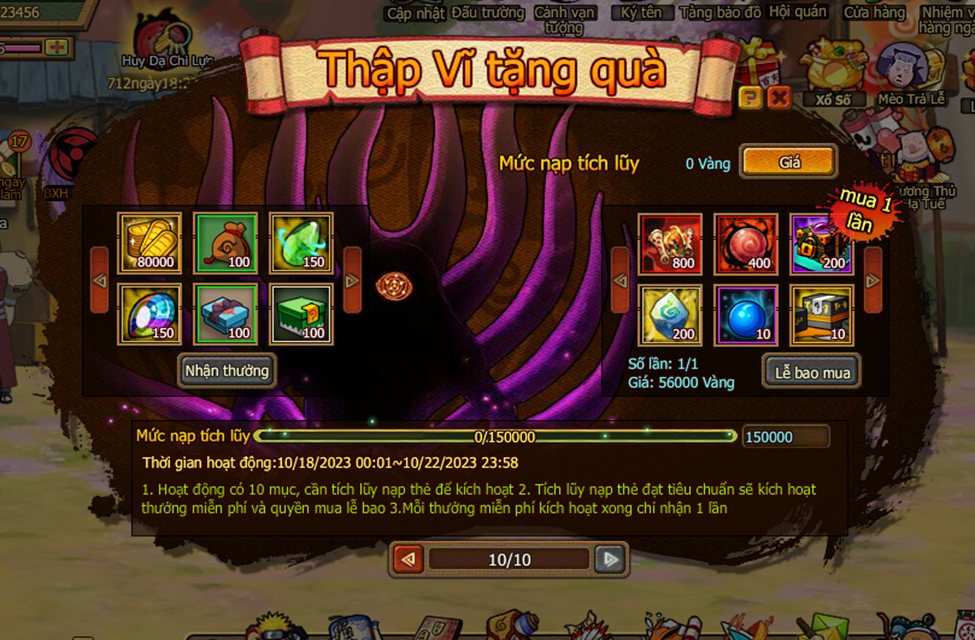Go to the previous activity page
975x640 pixels.
pyautogui.click(x=408, y=559)
